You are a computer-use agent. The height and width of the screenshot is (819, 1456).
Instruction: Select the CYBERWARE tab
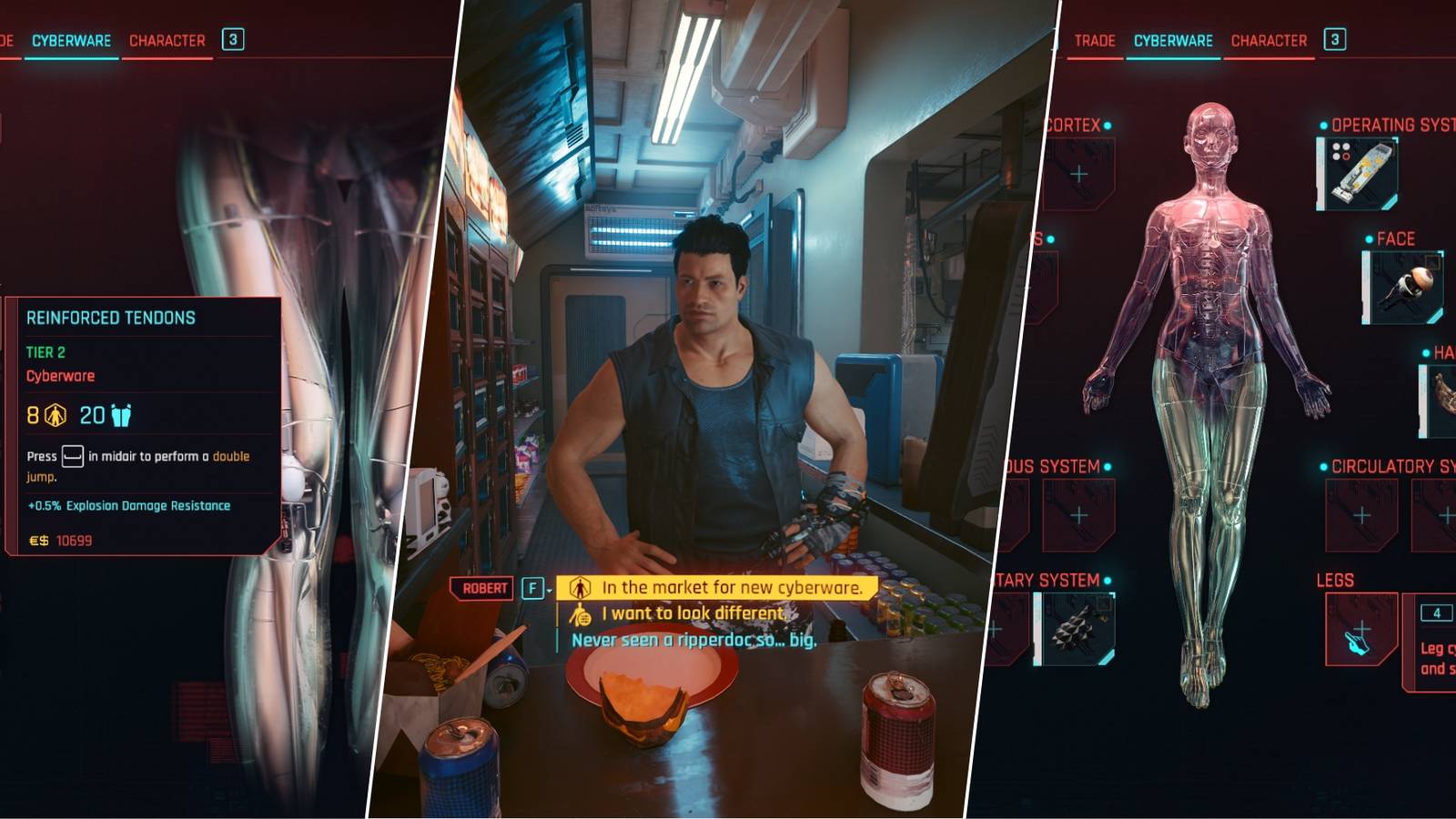1172,40
